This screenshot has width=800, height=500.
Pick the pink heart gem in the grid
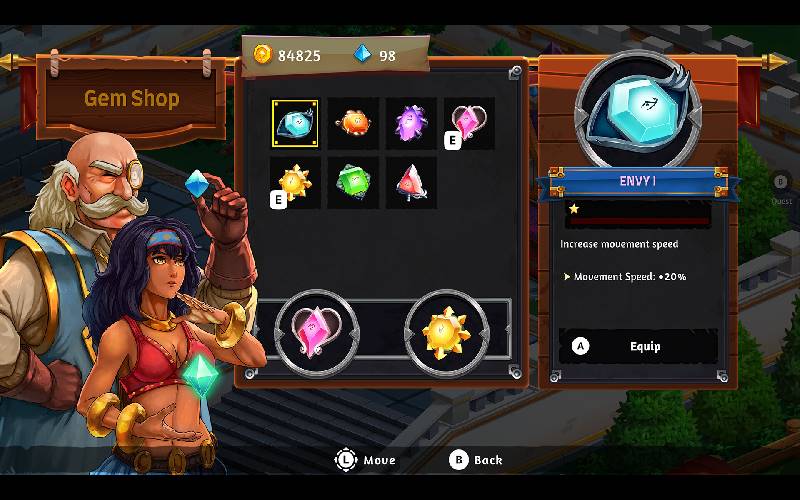tap(468, 123)
